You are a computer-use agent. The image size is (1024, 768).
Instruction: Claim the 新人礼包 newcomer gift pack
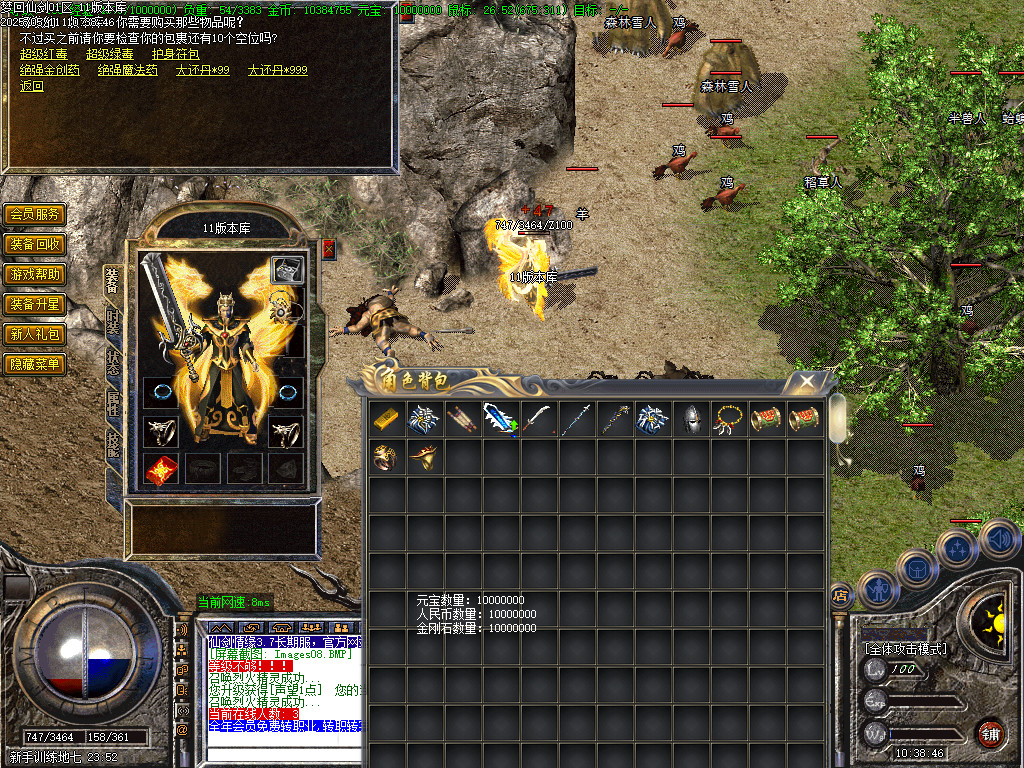[x=35, y=334]
